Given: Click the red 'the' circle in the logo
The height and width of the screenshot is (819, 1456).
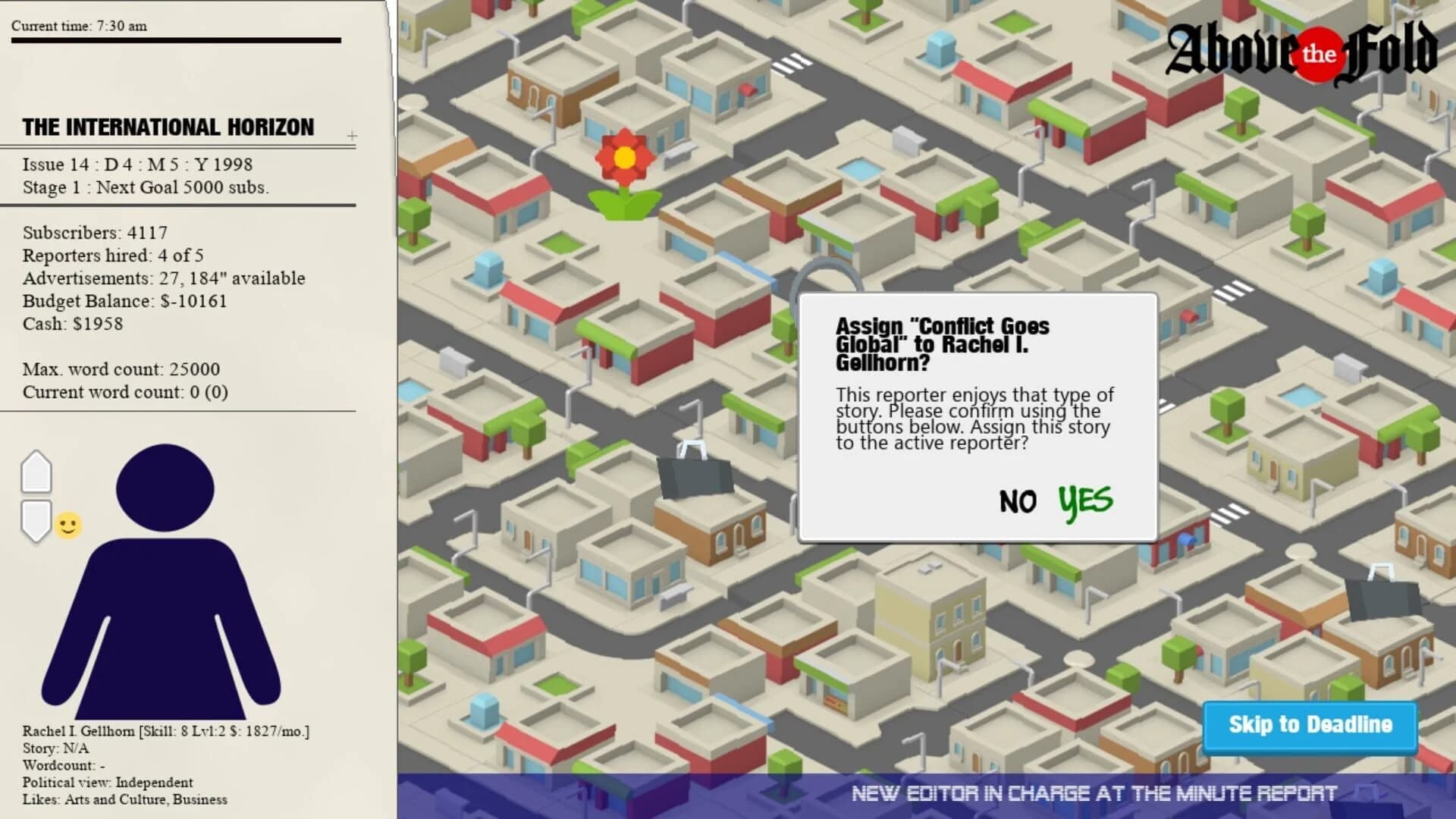Looking at the screenshot, I should (1318, 55).
